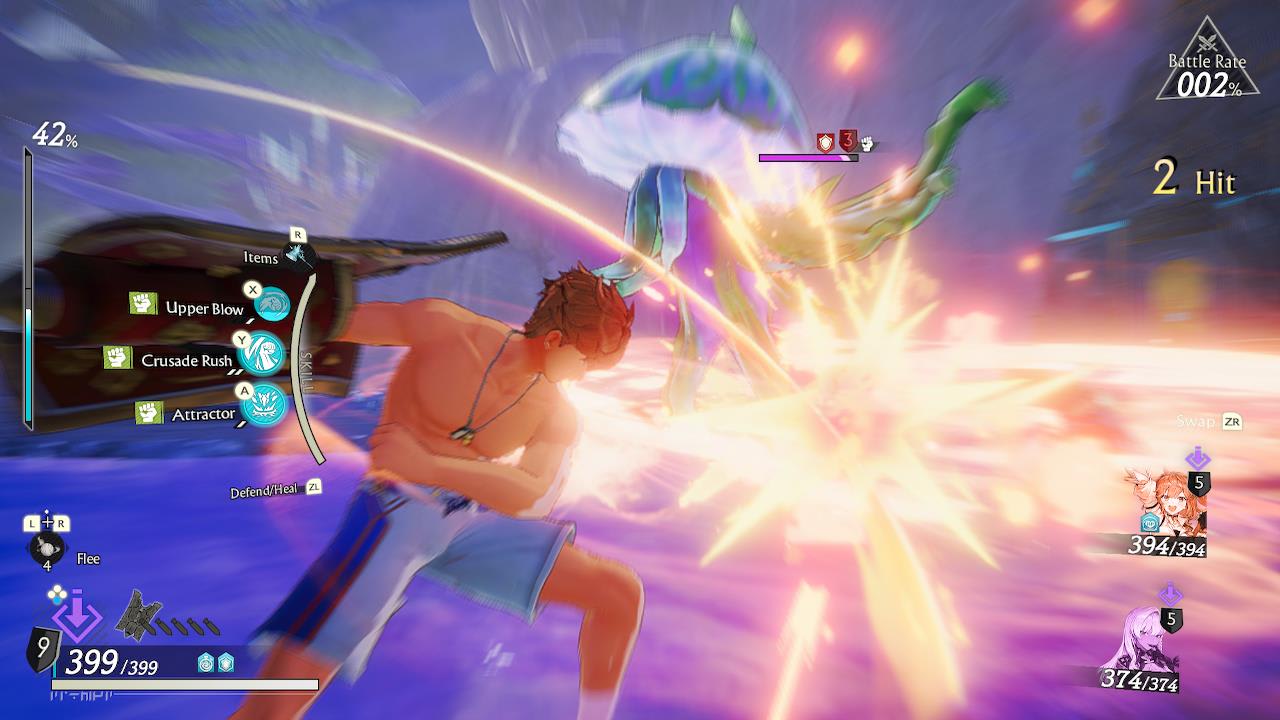This screenshot has height=720, width=1280.
Task: Trigger the Attractor skill icon
Action: pyautogui.click(x=264, y=405)
